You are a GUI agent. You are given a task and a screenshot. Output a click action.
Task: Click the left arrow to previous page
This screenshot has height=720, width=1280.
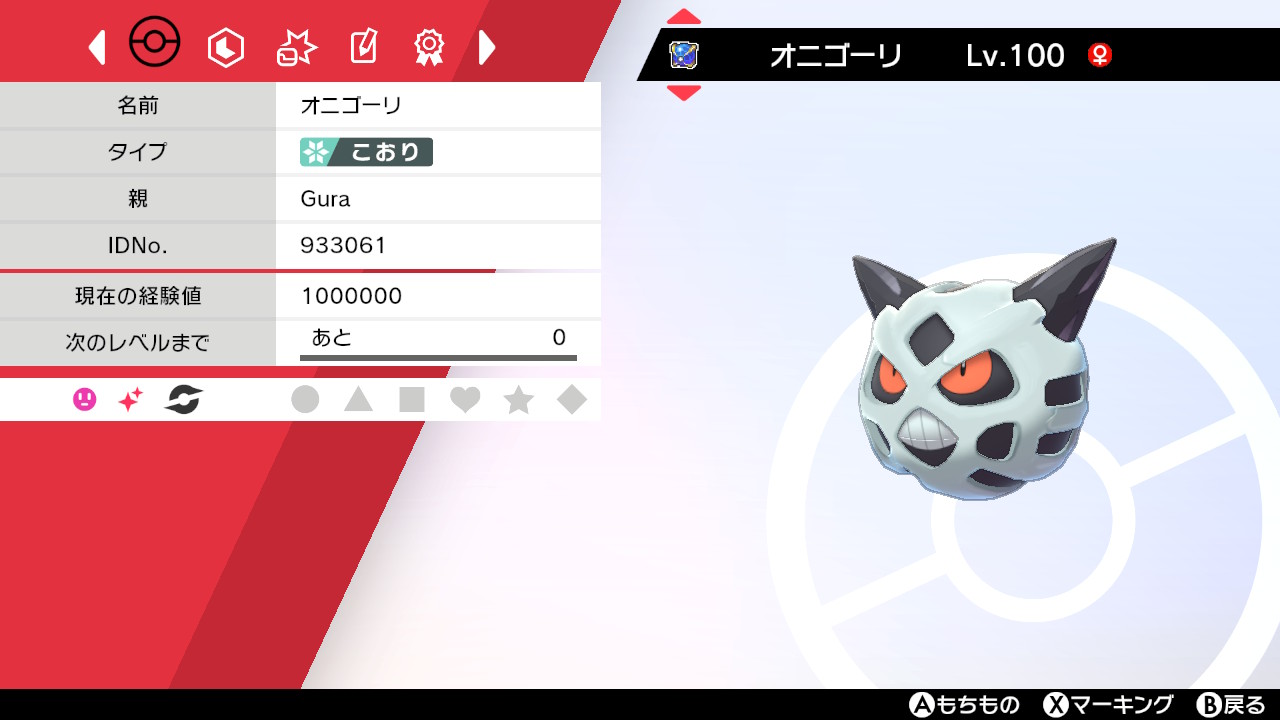click(96, 46)
